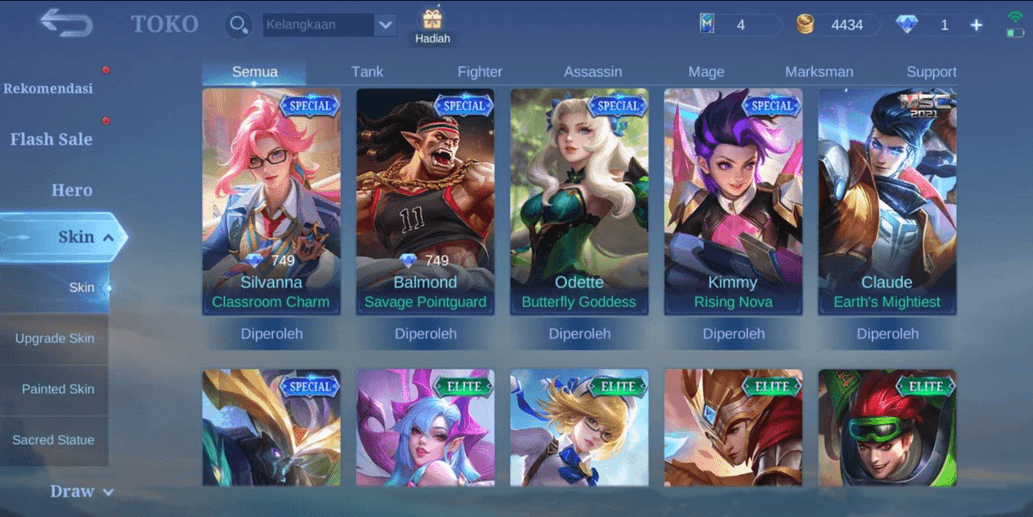Choose Balmond Savage Pointguard skin card
The image size is (1033, 517).
[x=425, y=202]
